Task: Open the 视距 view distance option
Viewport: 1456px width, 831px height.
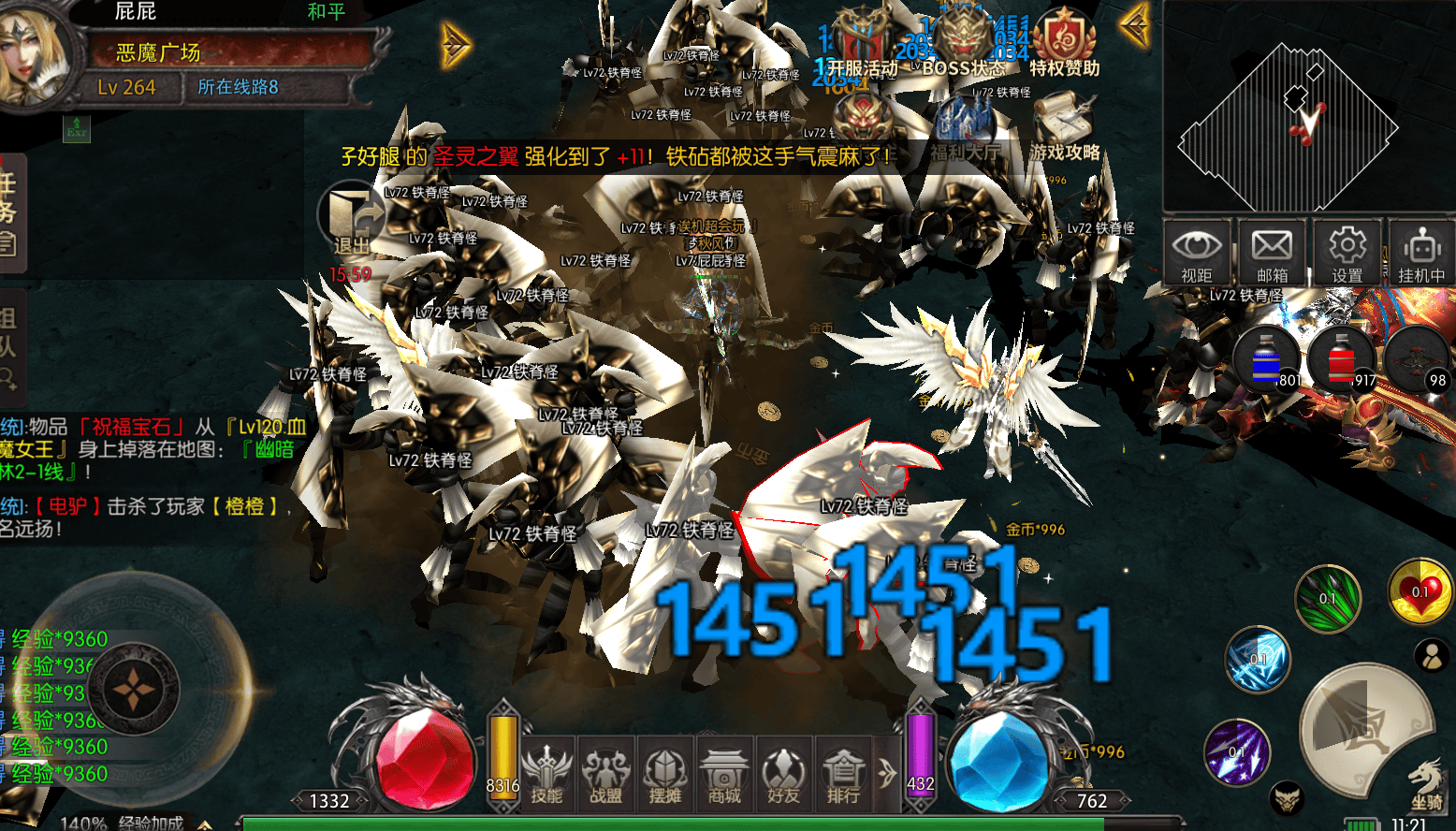Action: pyautogui.click(x=1196, y=253)
